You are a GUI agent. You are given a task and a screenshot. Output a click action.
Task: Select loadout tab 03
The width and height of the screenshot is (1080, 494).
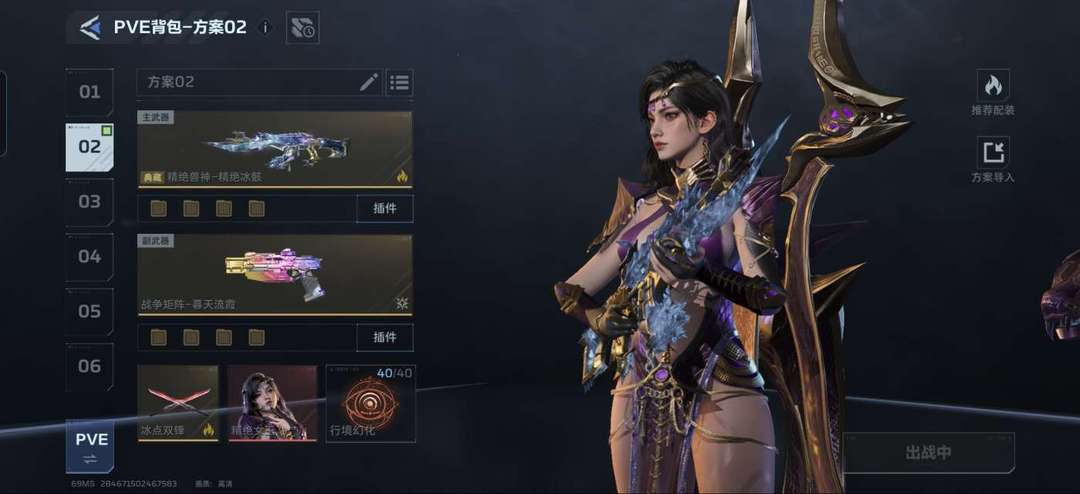pyautogui.click(x=90, y=202)
